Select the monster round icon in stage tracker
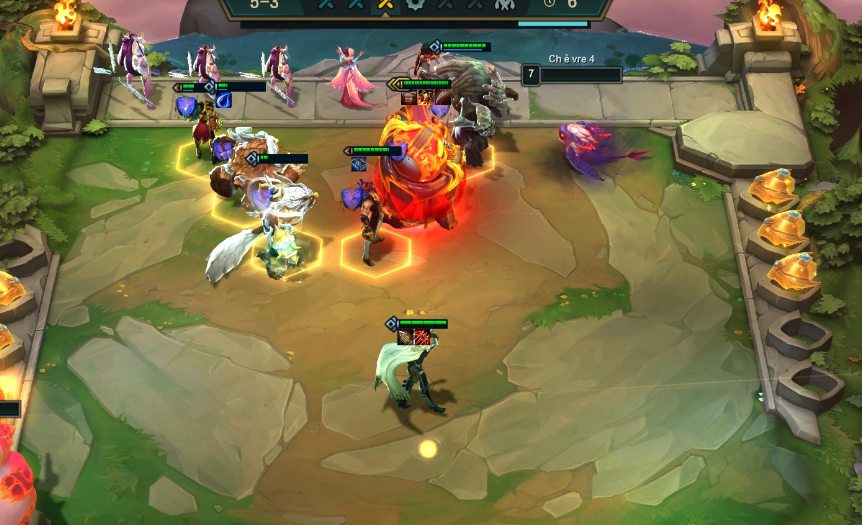862x525 pixels. tap(504, 5)
